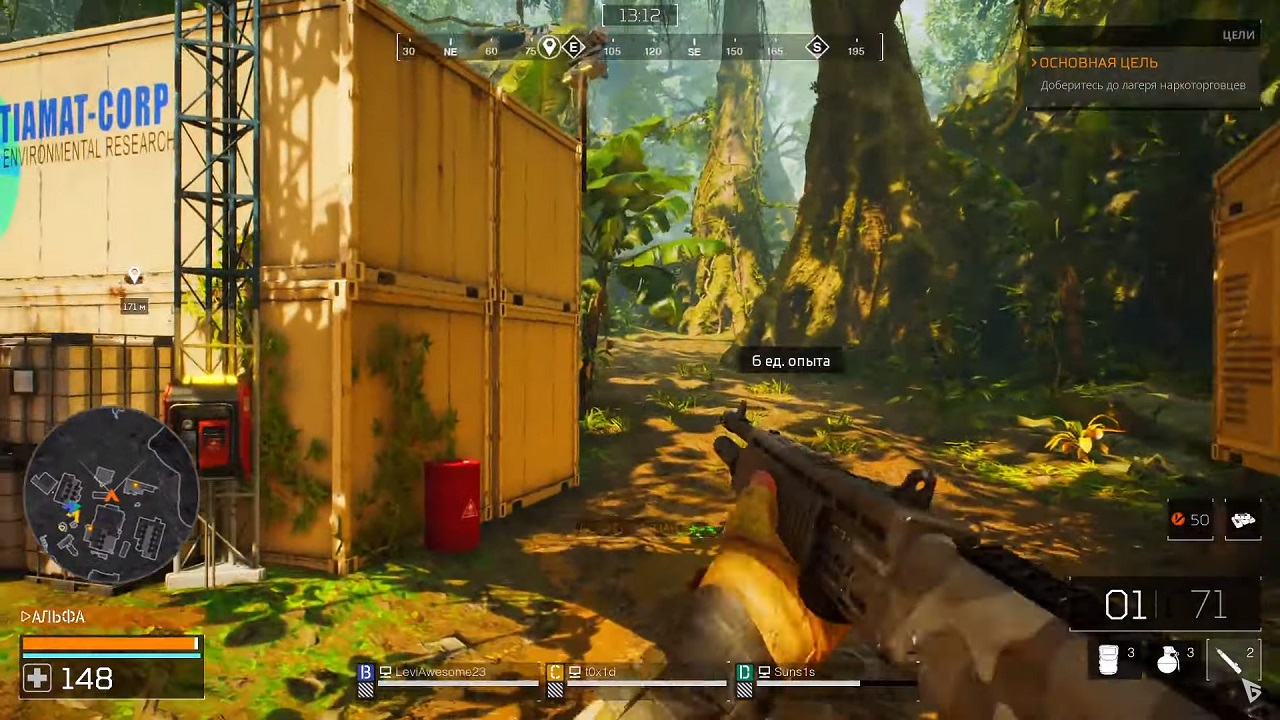Click the location pin marker on compass
Viewport: 1280px width, 720px height.
pos(549,48)
